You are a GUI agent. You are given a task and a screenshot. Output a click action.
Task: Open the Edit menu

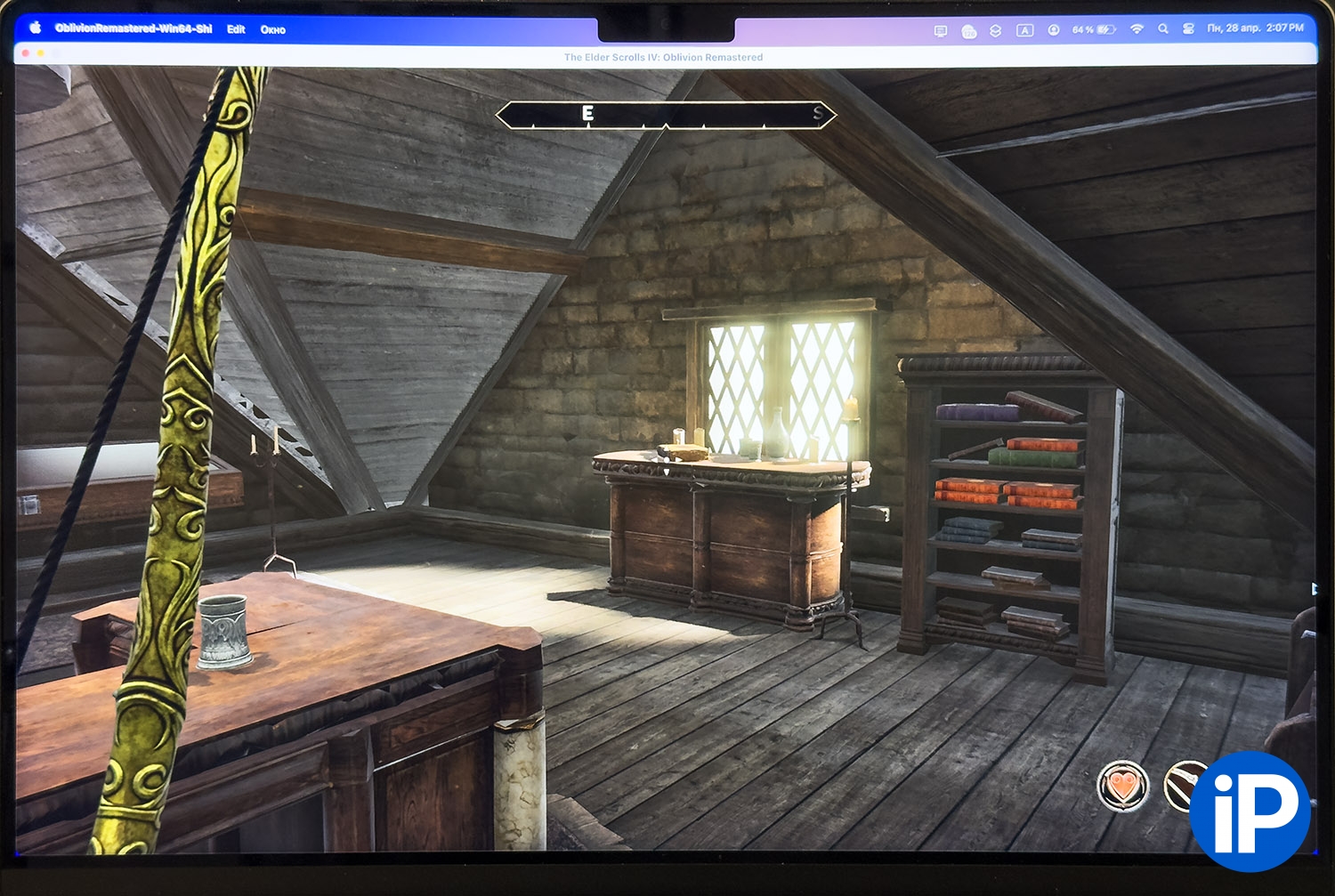pos(236,29)
